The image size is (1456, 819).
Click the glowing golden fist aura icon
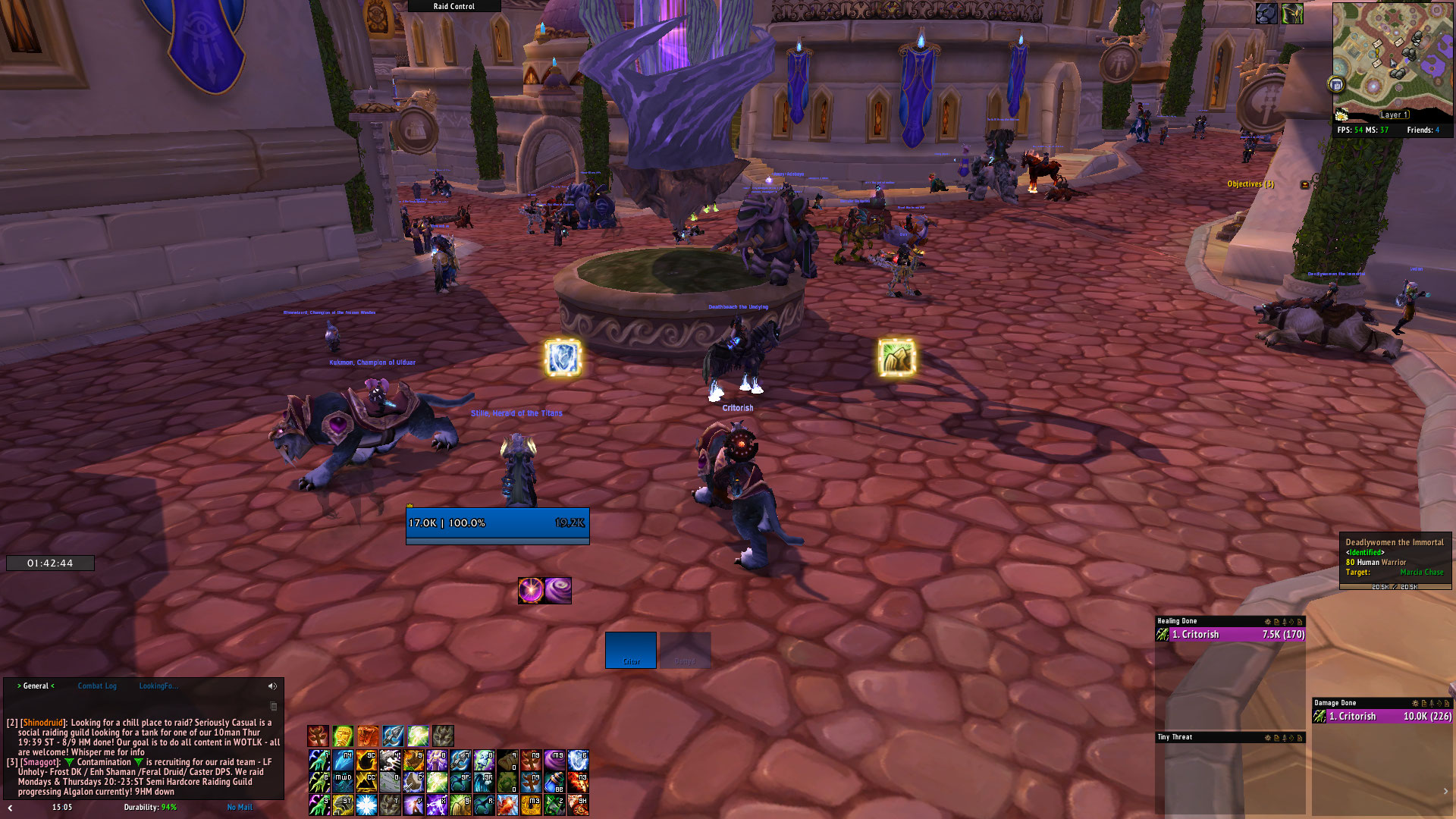896,357
